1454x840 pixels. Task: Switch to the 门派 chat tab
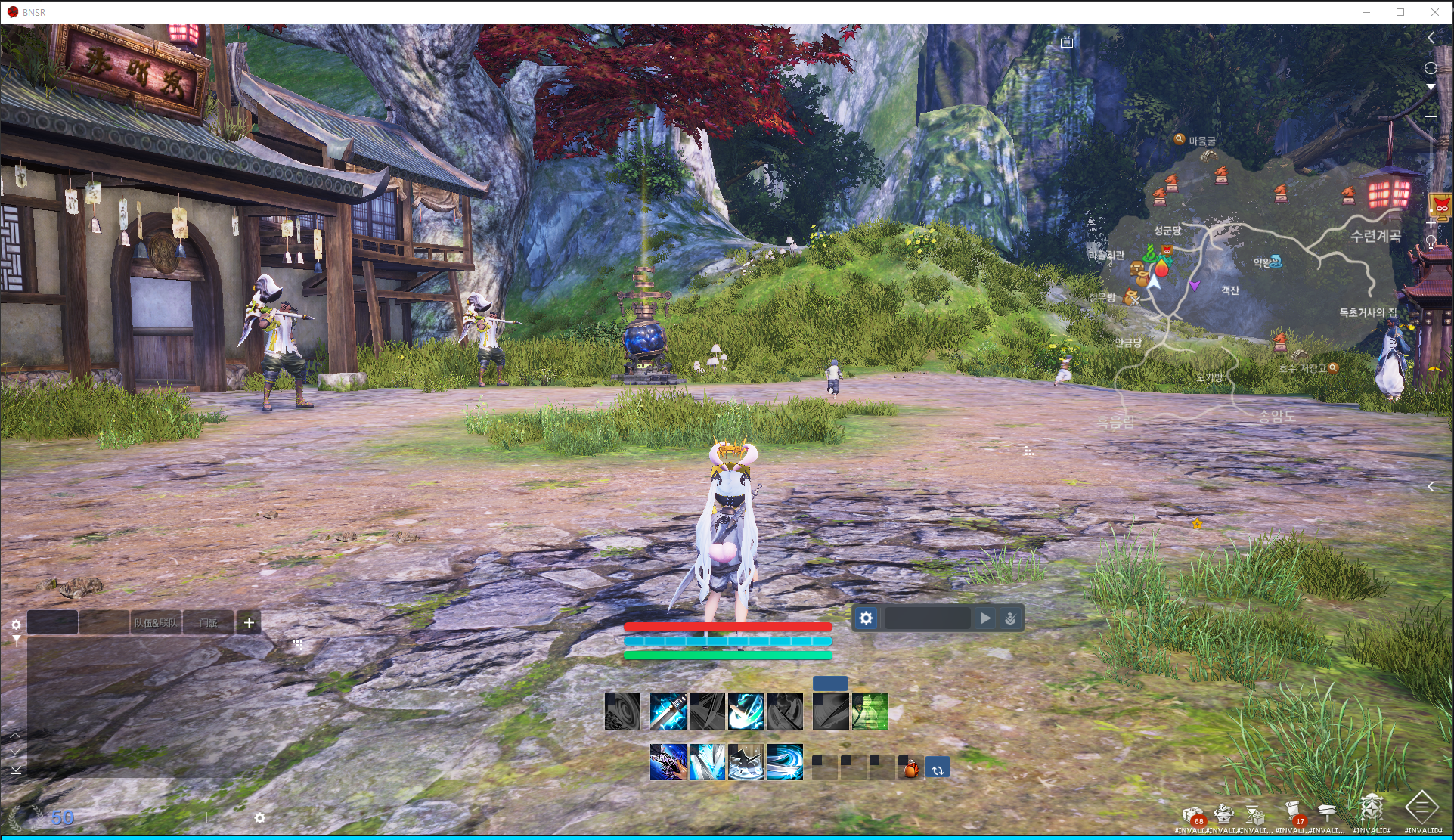208,622
